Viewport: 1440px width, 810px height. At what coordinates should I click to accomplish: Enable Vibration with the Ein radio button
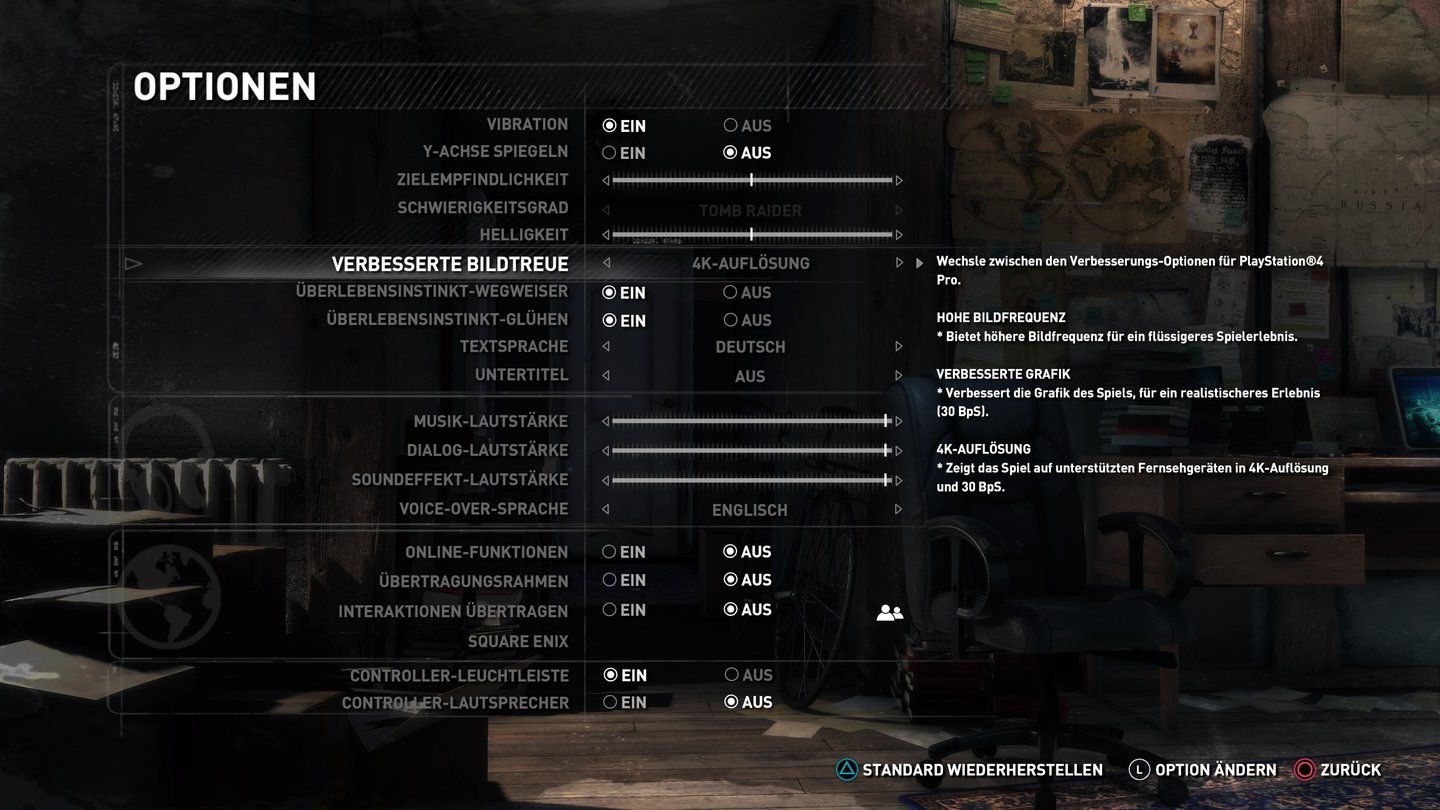click(x=608, y=125)
